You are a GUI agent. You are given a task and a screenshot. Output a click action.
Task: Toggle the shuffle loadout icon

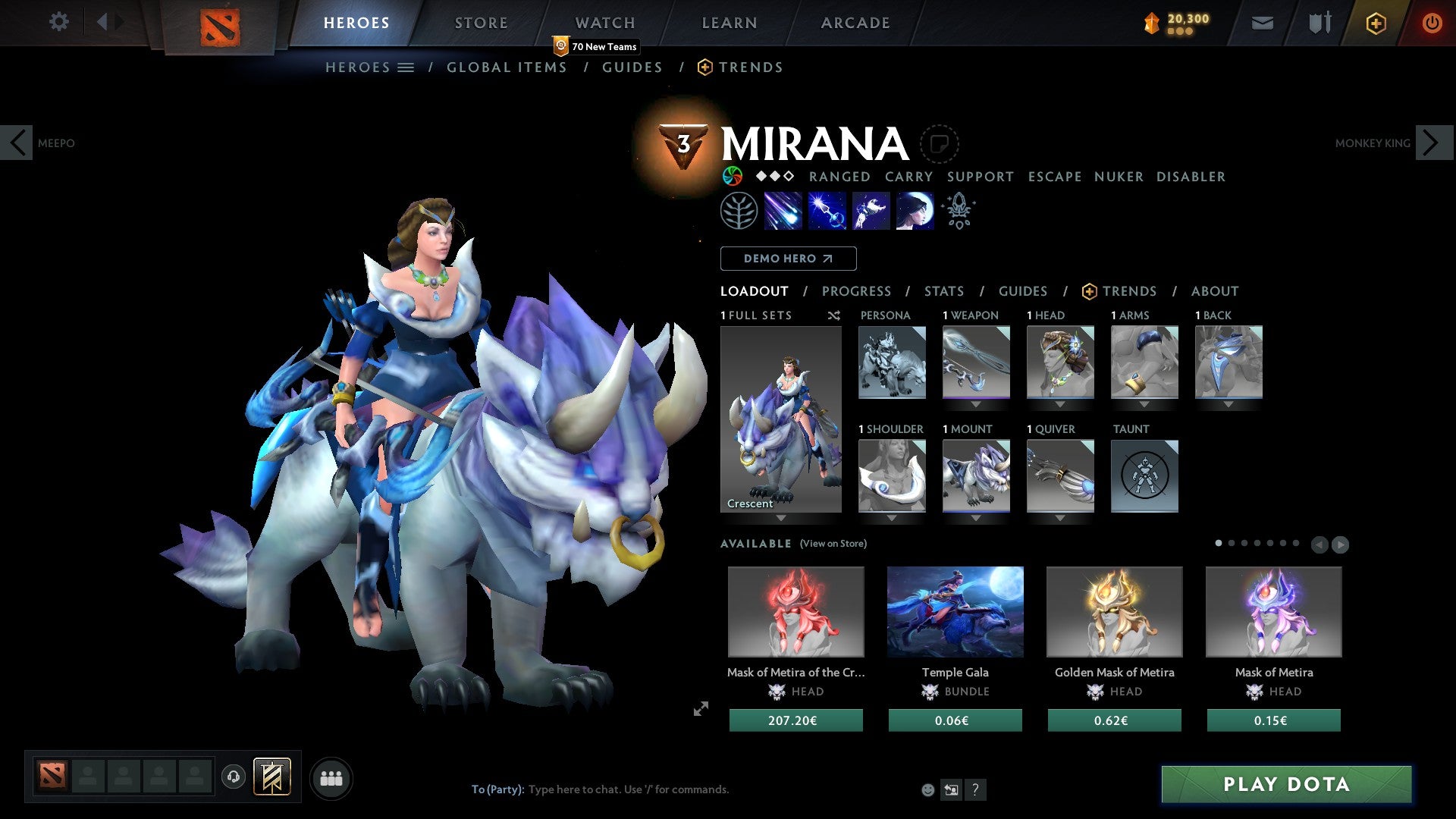[833, 315]
